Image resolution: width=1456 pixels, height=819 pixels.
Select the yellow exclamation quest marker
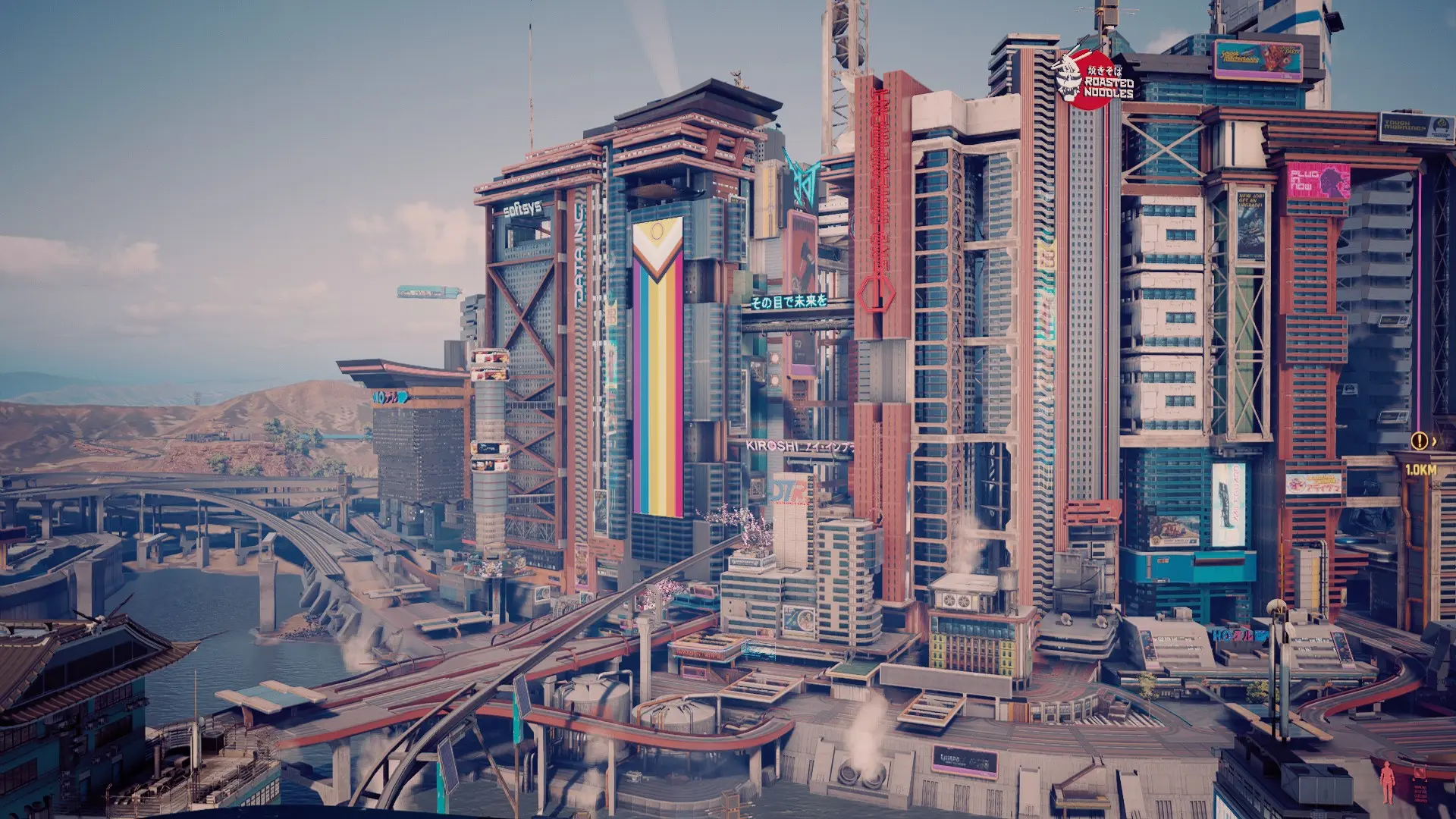click(1419, 441)
